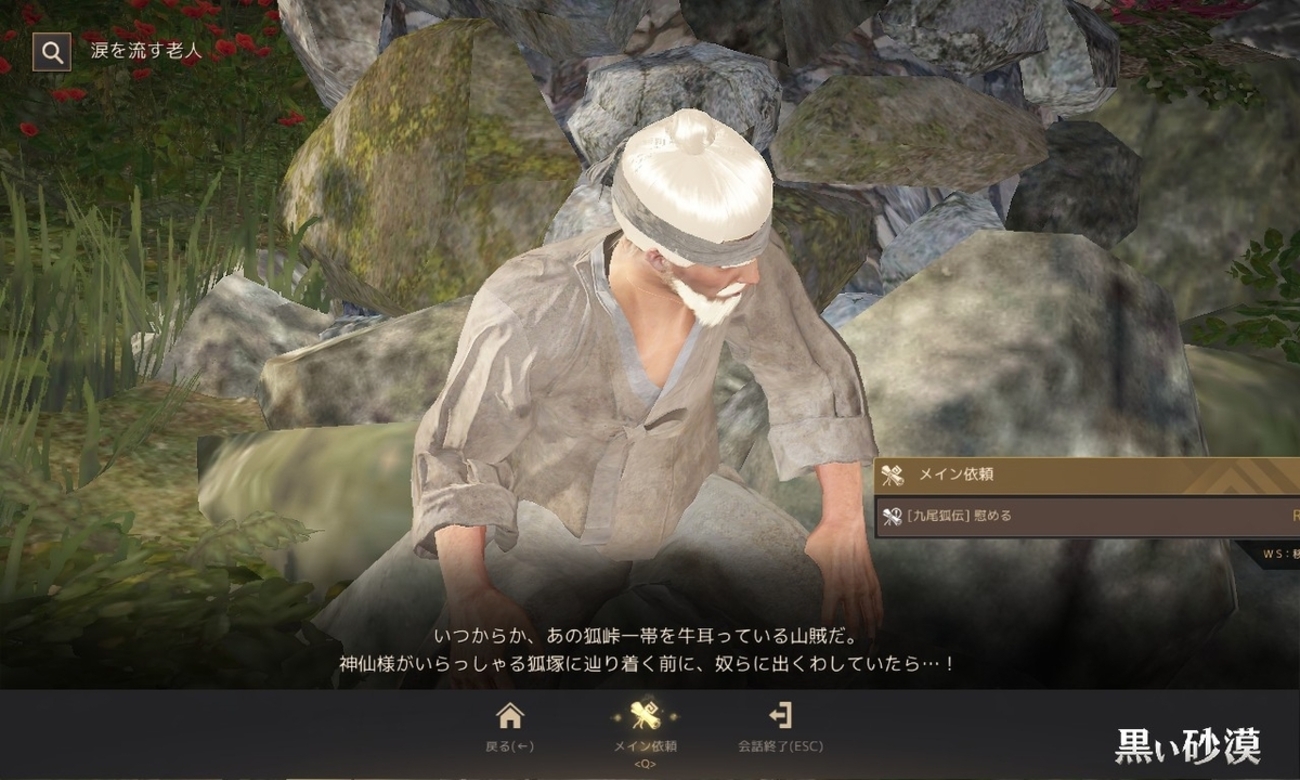Go back with the 戻る home button

tap(510, 726)
